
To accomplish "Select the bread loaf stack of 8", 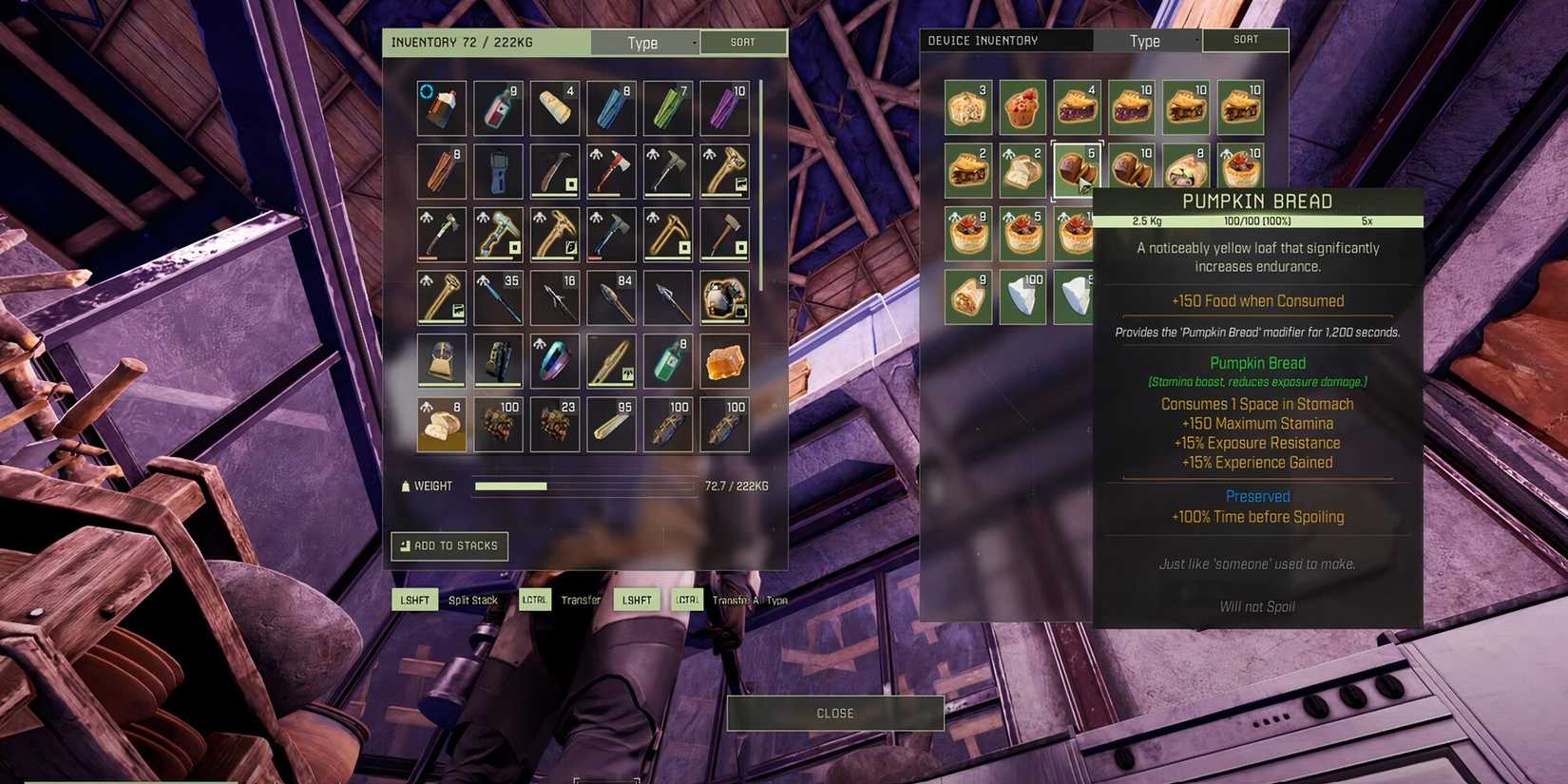I will point(440,425).
